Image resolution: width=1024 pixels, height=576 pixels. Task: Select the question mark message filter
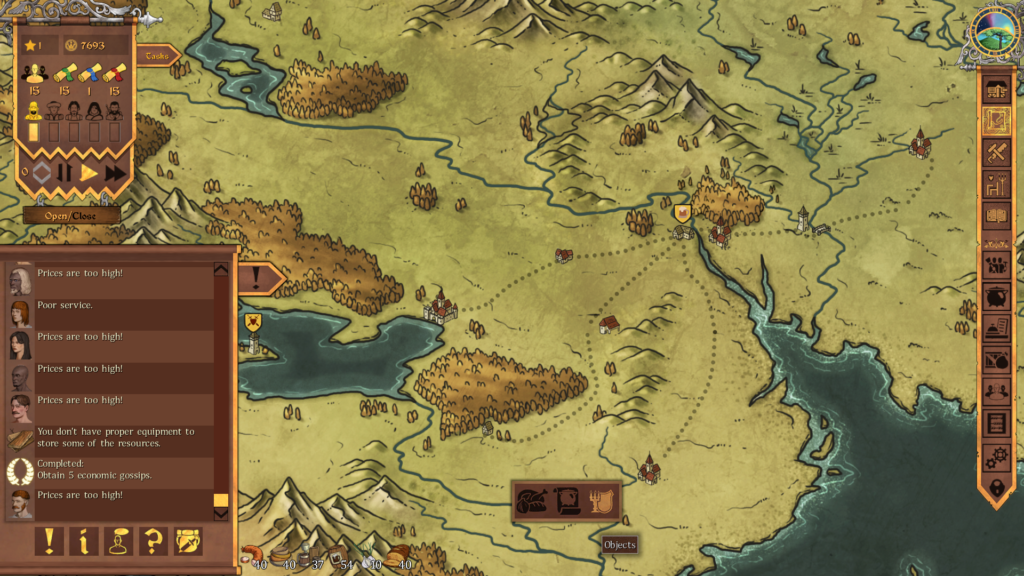pos(153,541)
